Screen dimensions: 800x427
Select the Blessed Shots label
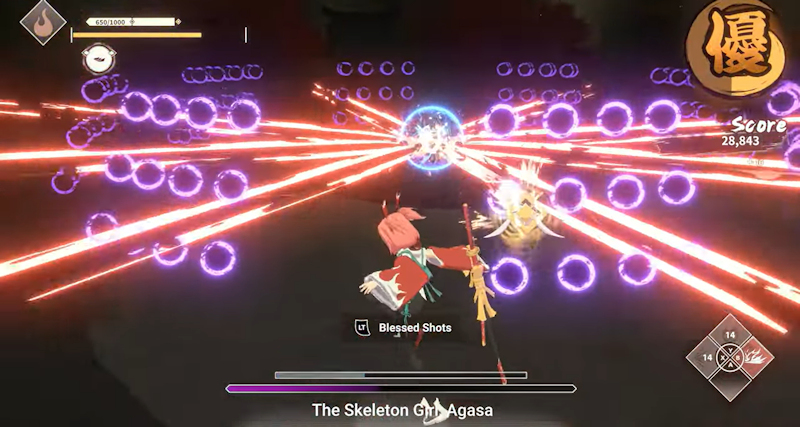414,327
